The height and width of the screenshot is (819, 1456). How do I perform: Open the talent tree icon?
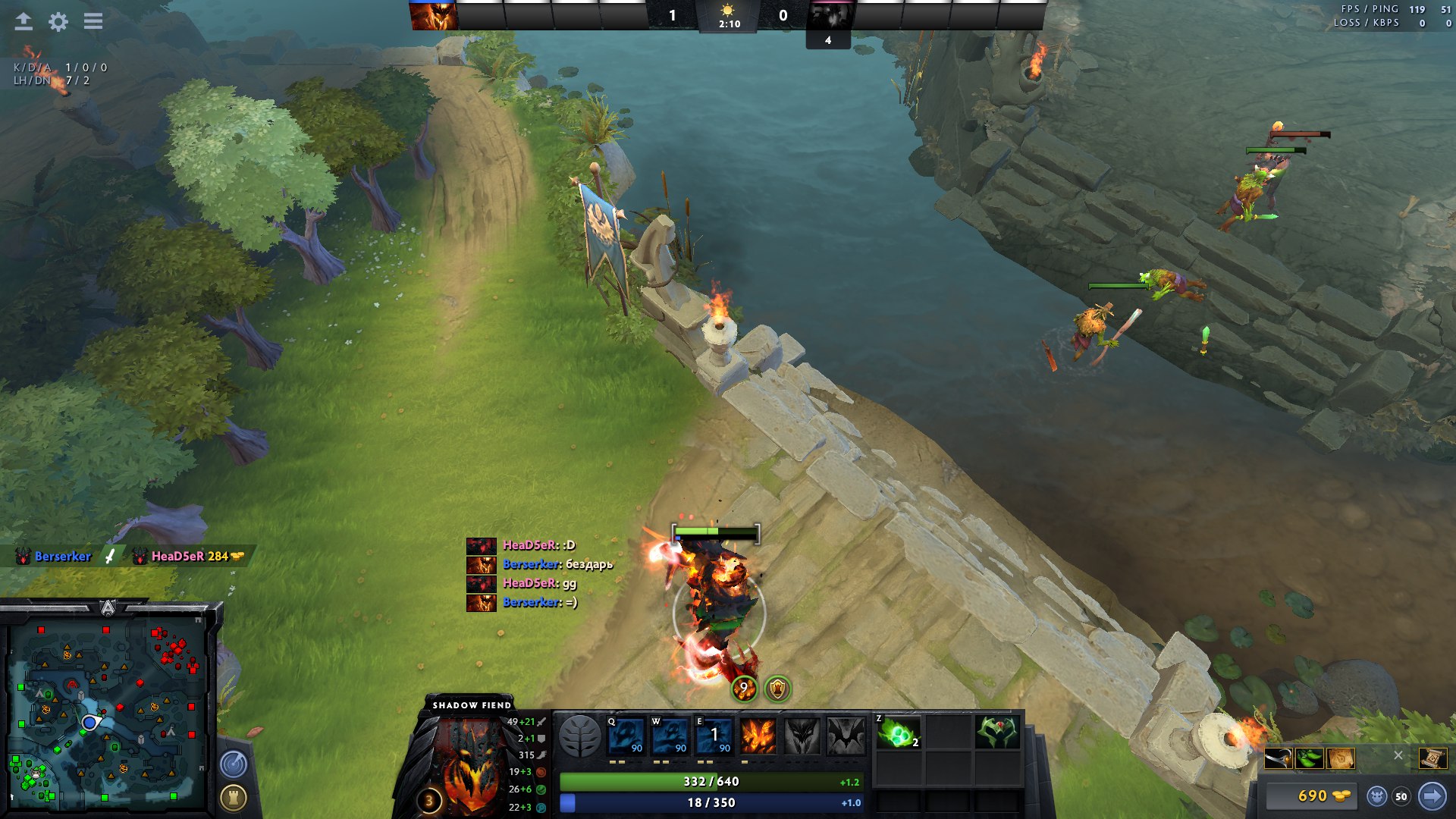pyautogui.click(x=579, y=736)
